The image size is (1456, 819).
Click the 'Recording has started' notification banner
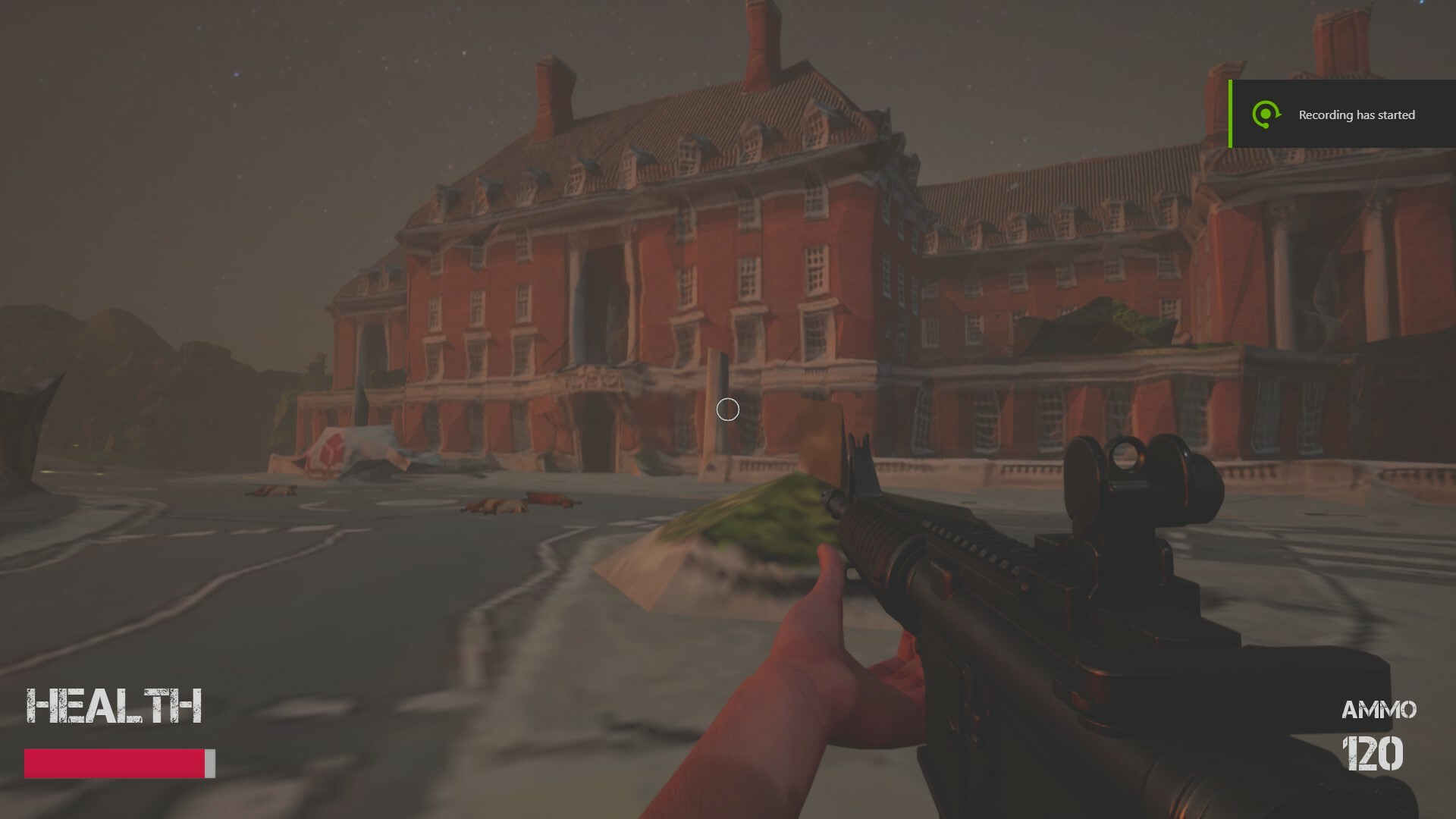[x=1357, y=115]
